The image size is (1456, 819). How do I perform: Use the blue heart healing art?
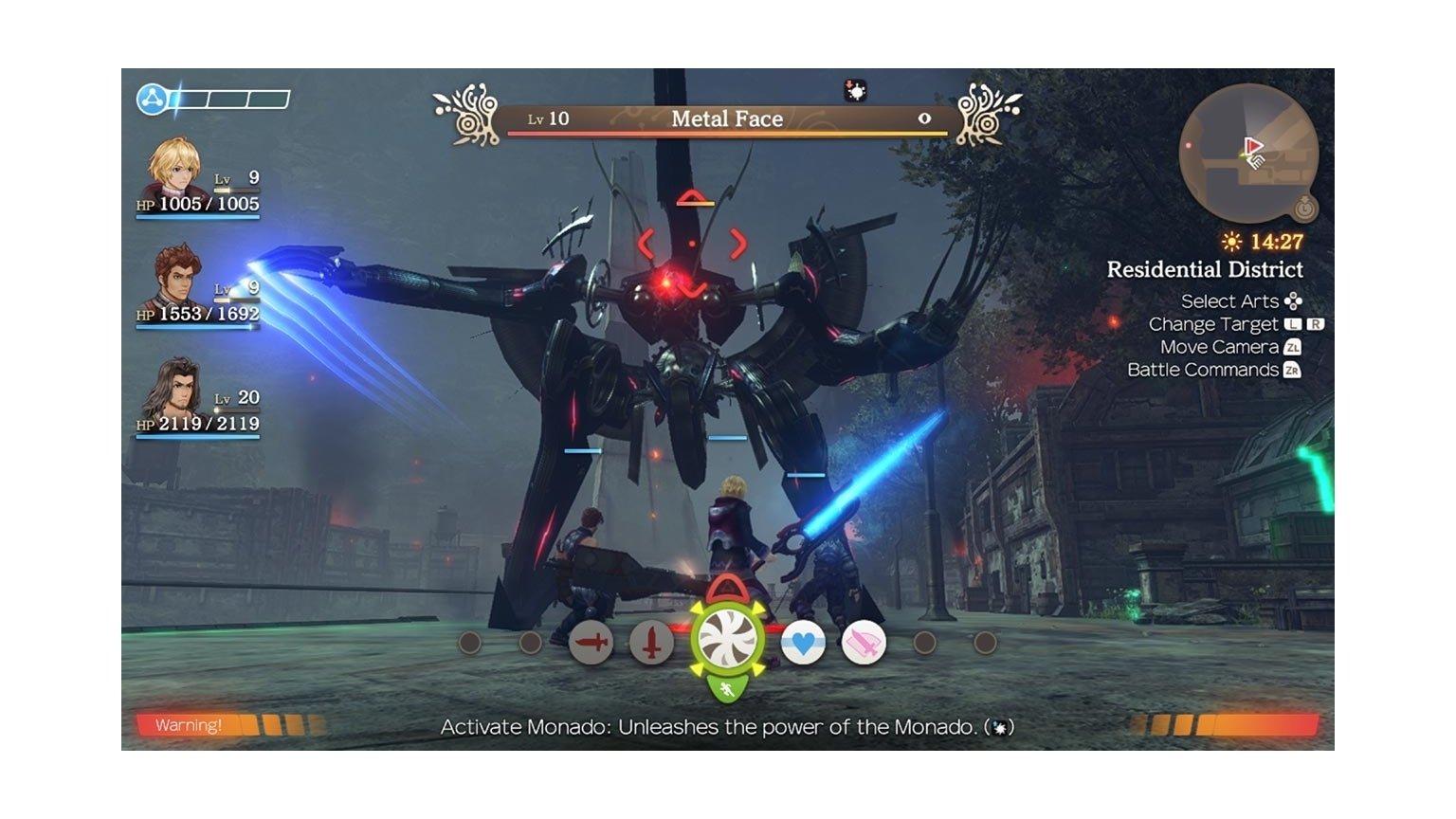801,643
